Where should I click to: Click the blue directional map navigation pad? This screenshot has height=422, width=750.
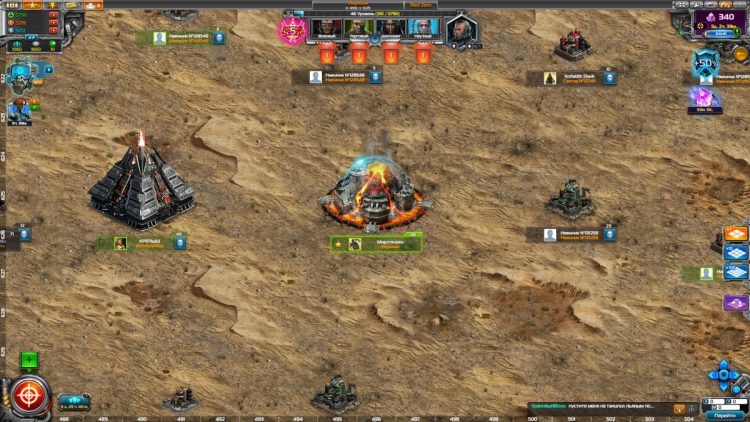tap(724, 375)
